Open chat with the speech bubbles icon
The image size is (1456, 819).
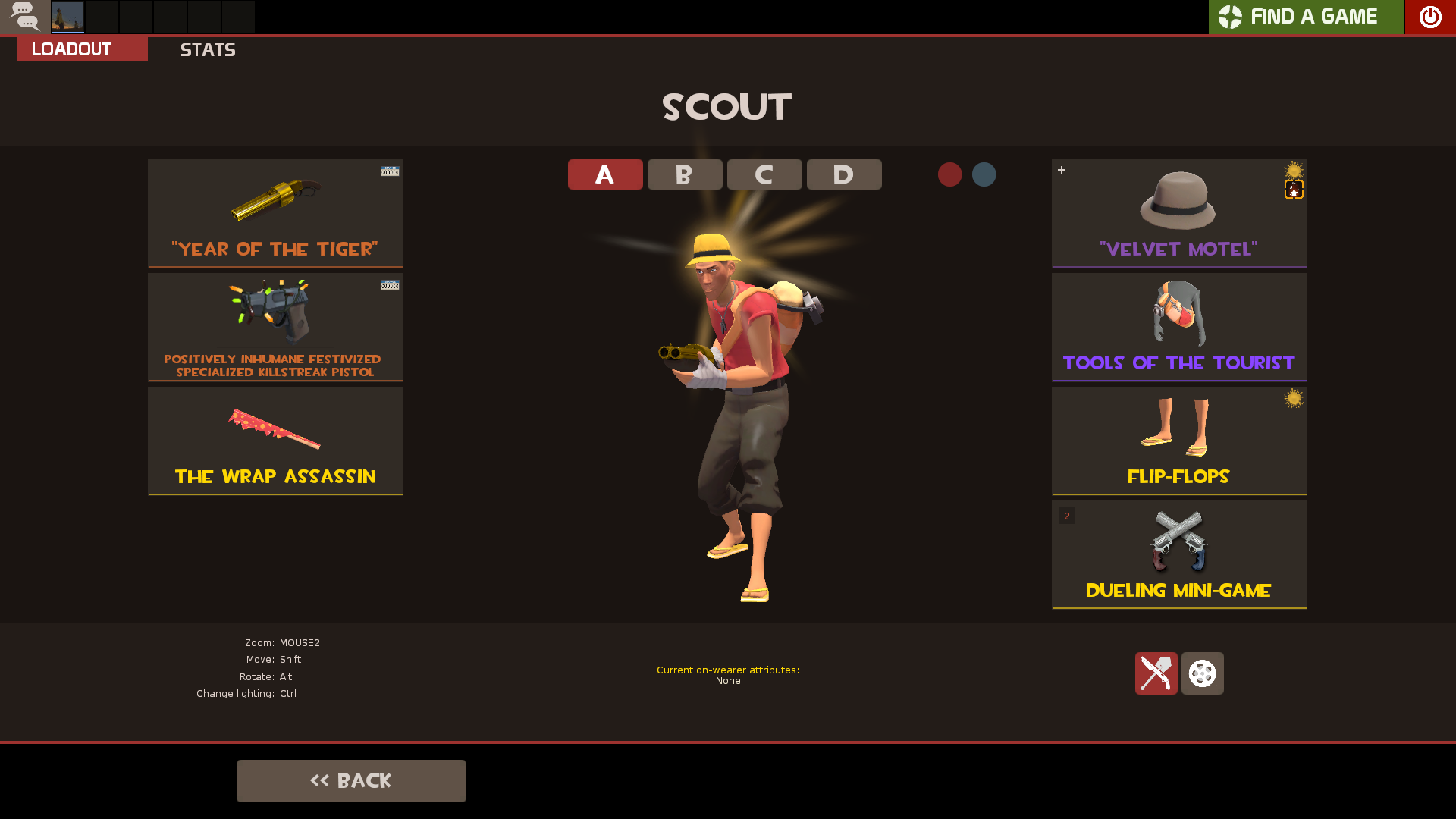pos(25,17)
